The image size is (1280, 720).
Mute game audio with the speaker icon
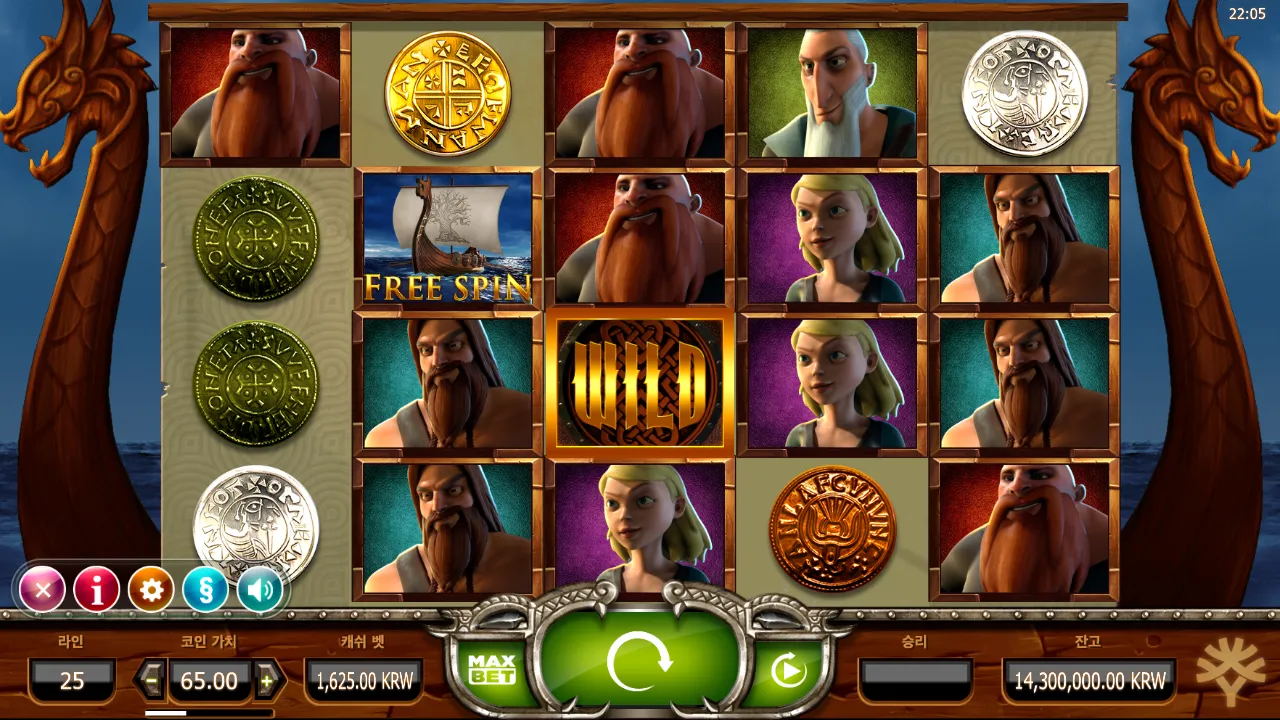pos(258,589)
